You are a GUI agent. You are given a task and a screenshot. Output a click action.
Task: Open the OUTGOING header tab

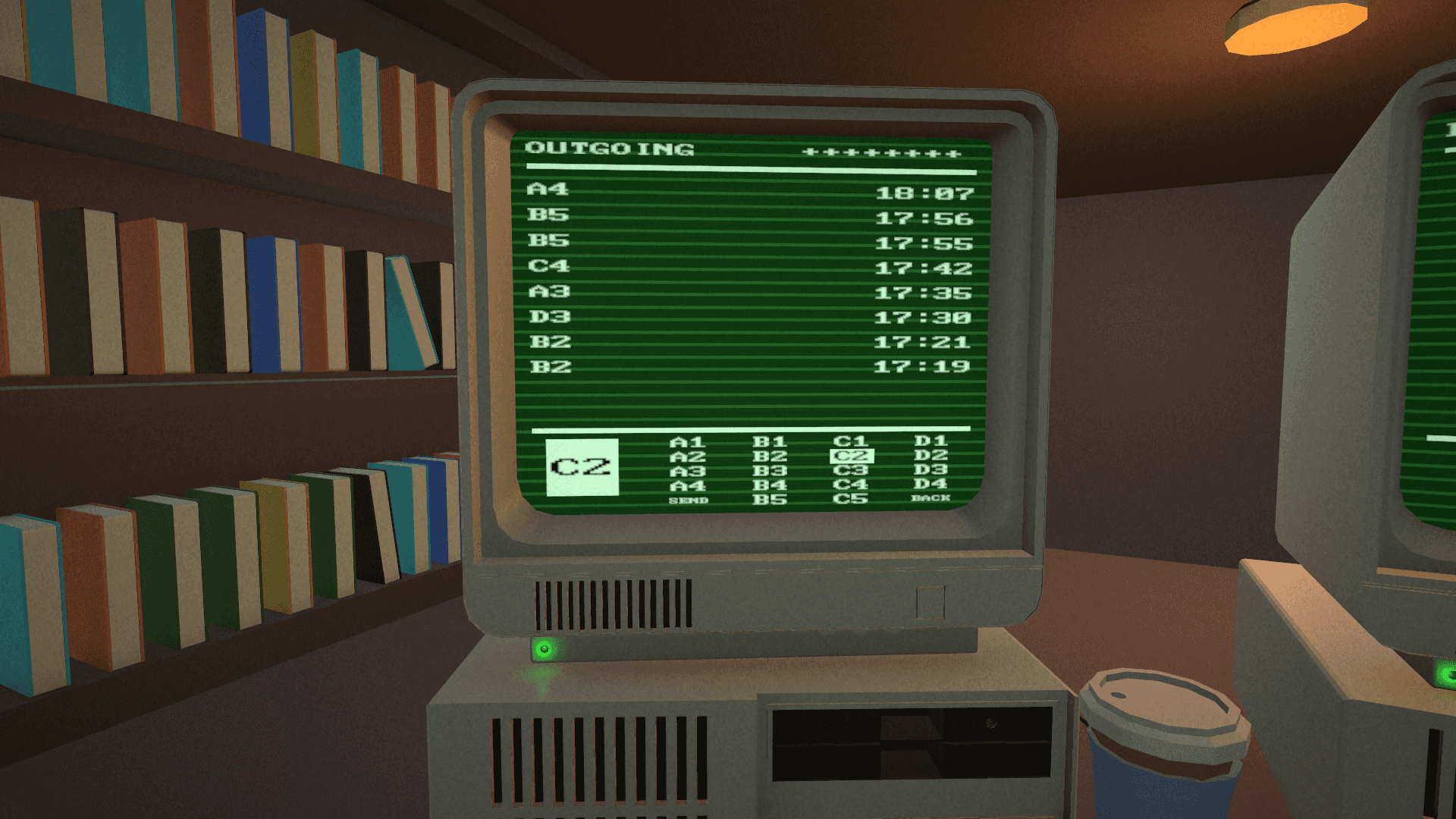coord(611,149)
